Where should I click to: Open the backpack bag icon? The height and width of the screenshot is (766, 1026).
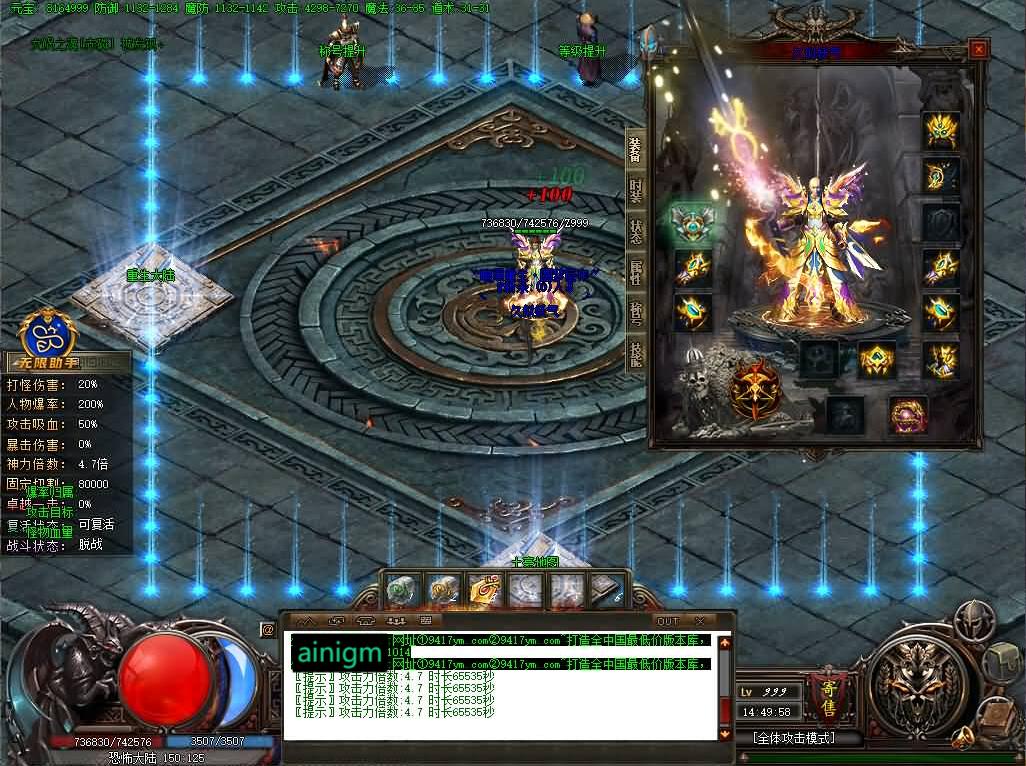(1002, 661)
